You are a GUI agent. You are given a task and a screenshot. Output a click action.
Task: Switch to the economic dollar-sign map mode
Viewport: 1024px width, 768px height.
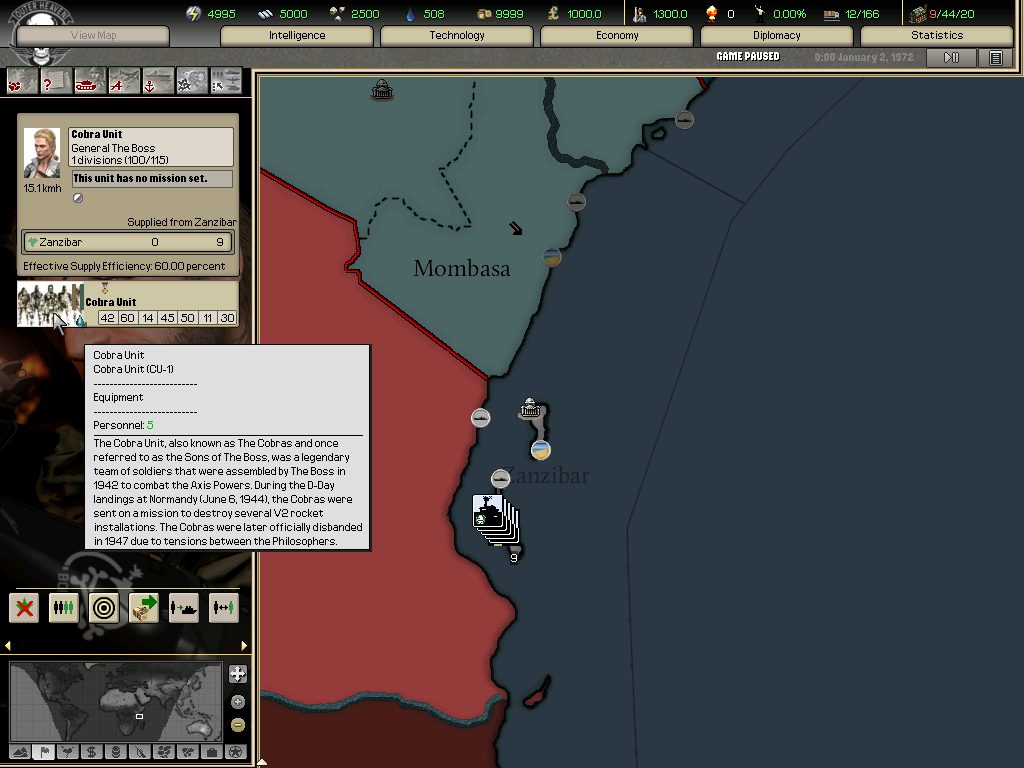click(91, 752)
